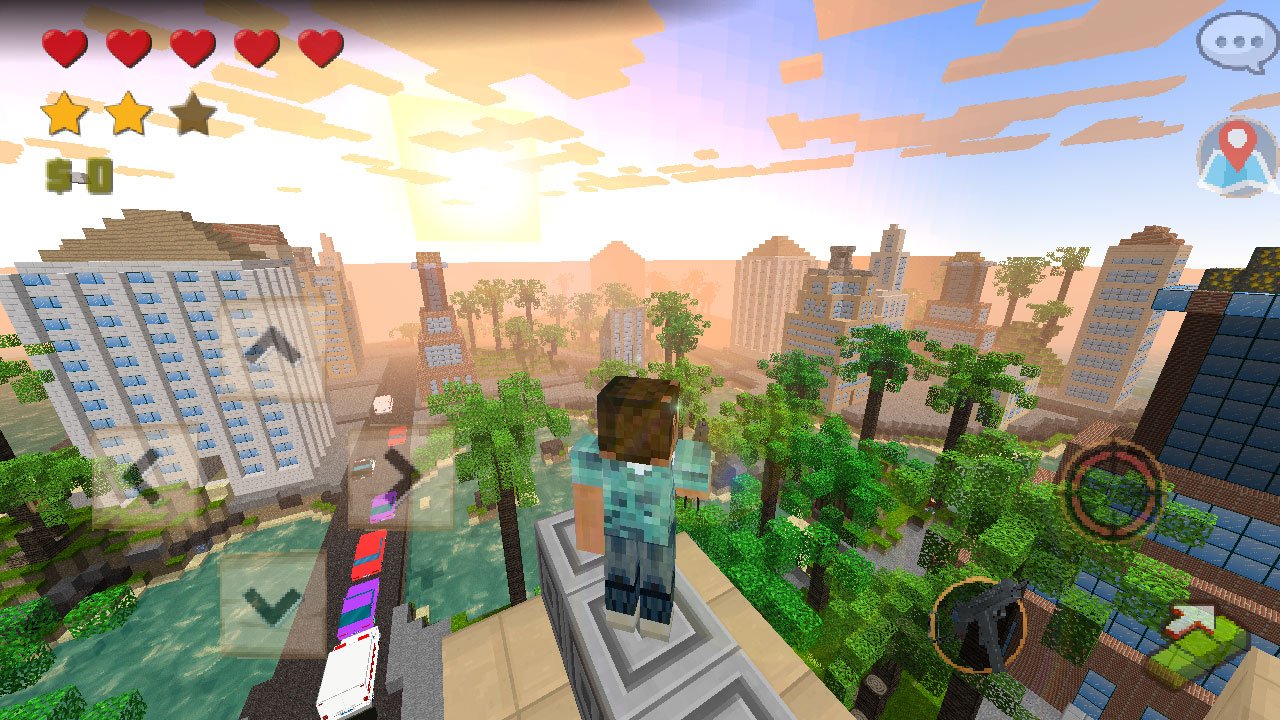Open the map with the location pin icon
The width and height of the screenshot is (1280, 720).
(1238, 155)
